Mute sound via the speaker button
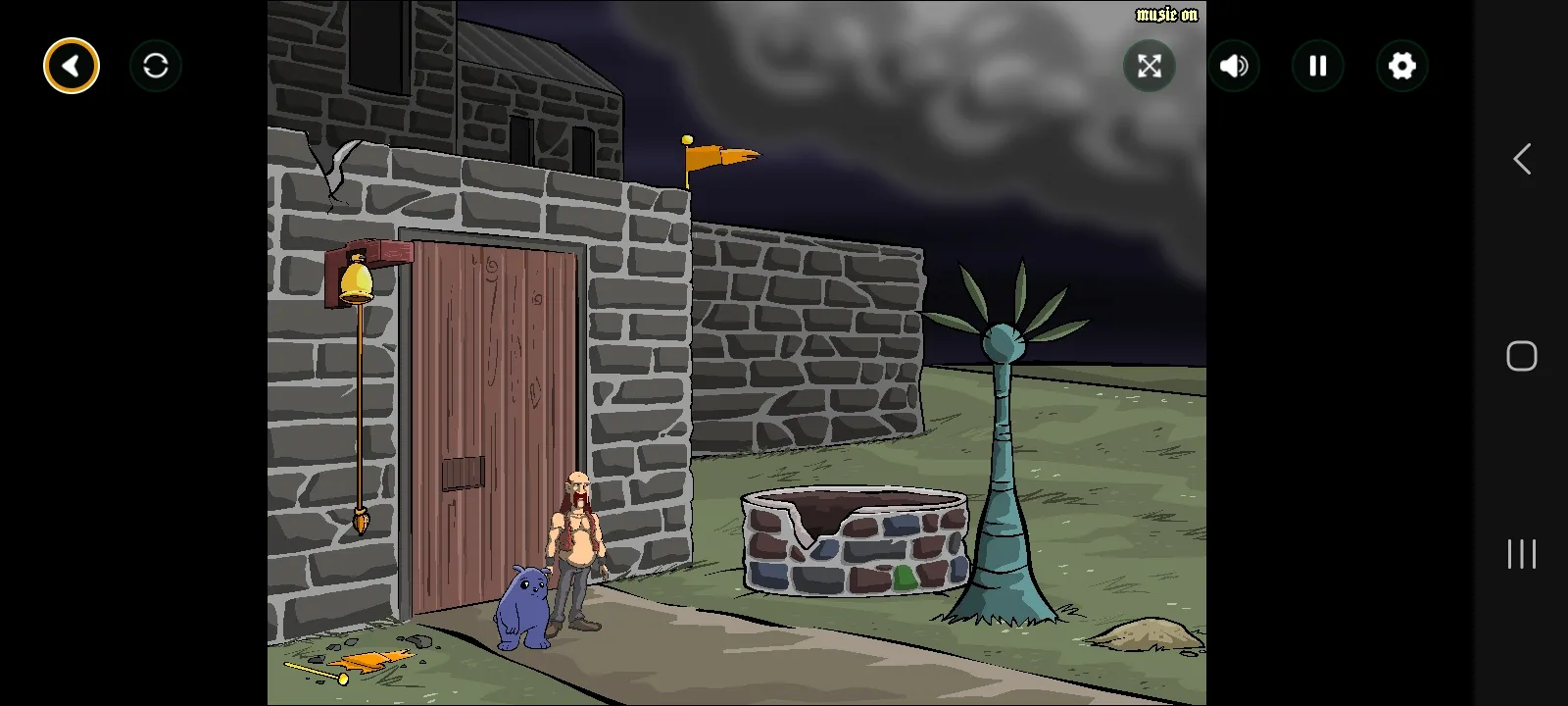Image resolution: width=1568 pixels, height=706 pixels. [1234, 66]
